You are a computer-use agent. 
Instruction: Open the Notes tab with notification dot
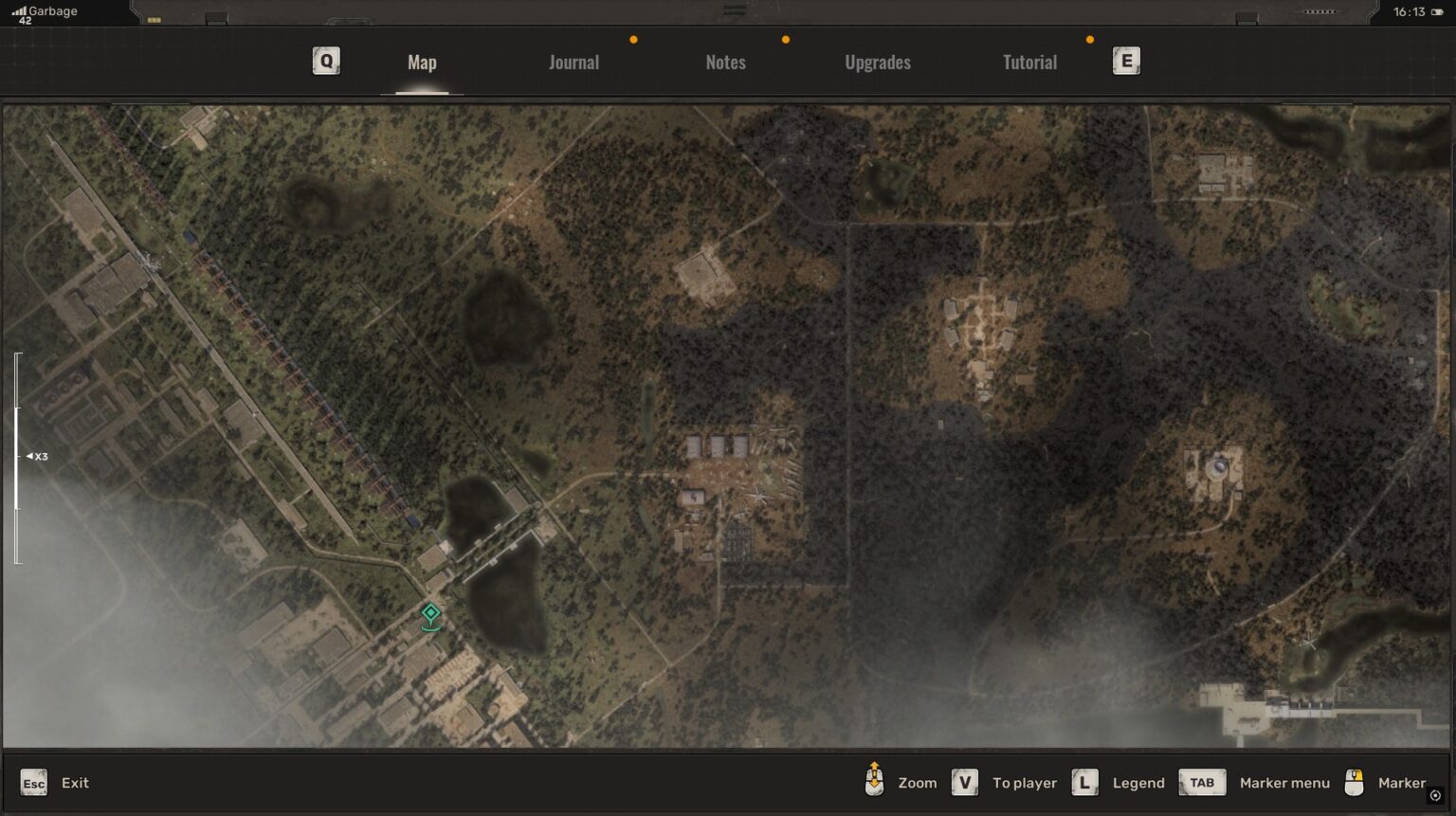coord(725,62)
